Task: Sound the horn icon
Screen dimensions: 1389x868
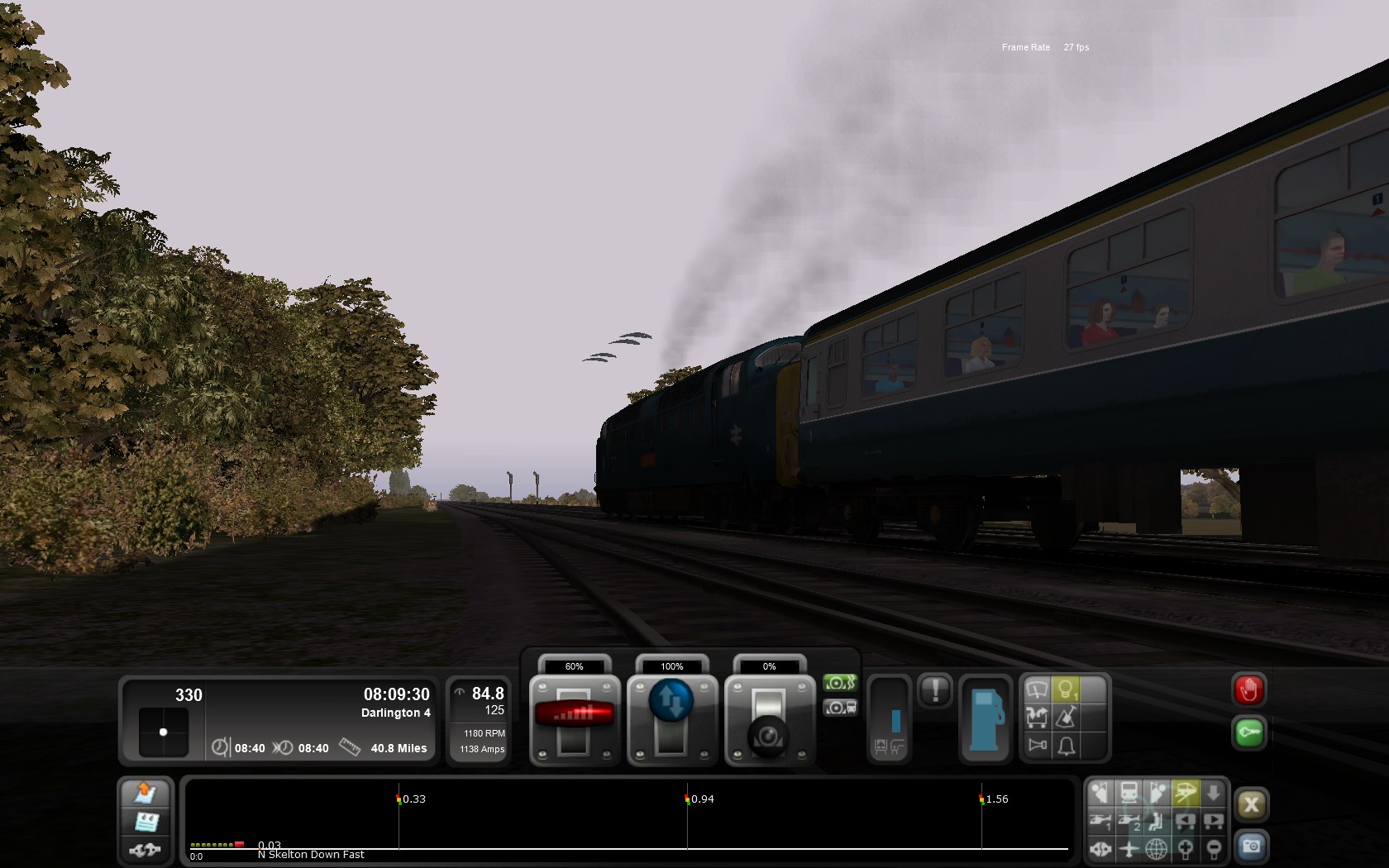Action: tap(1037, 746)
